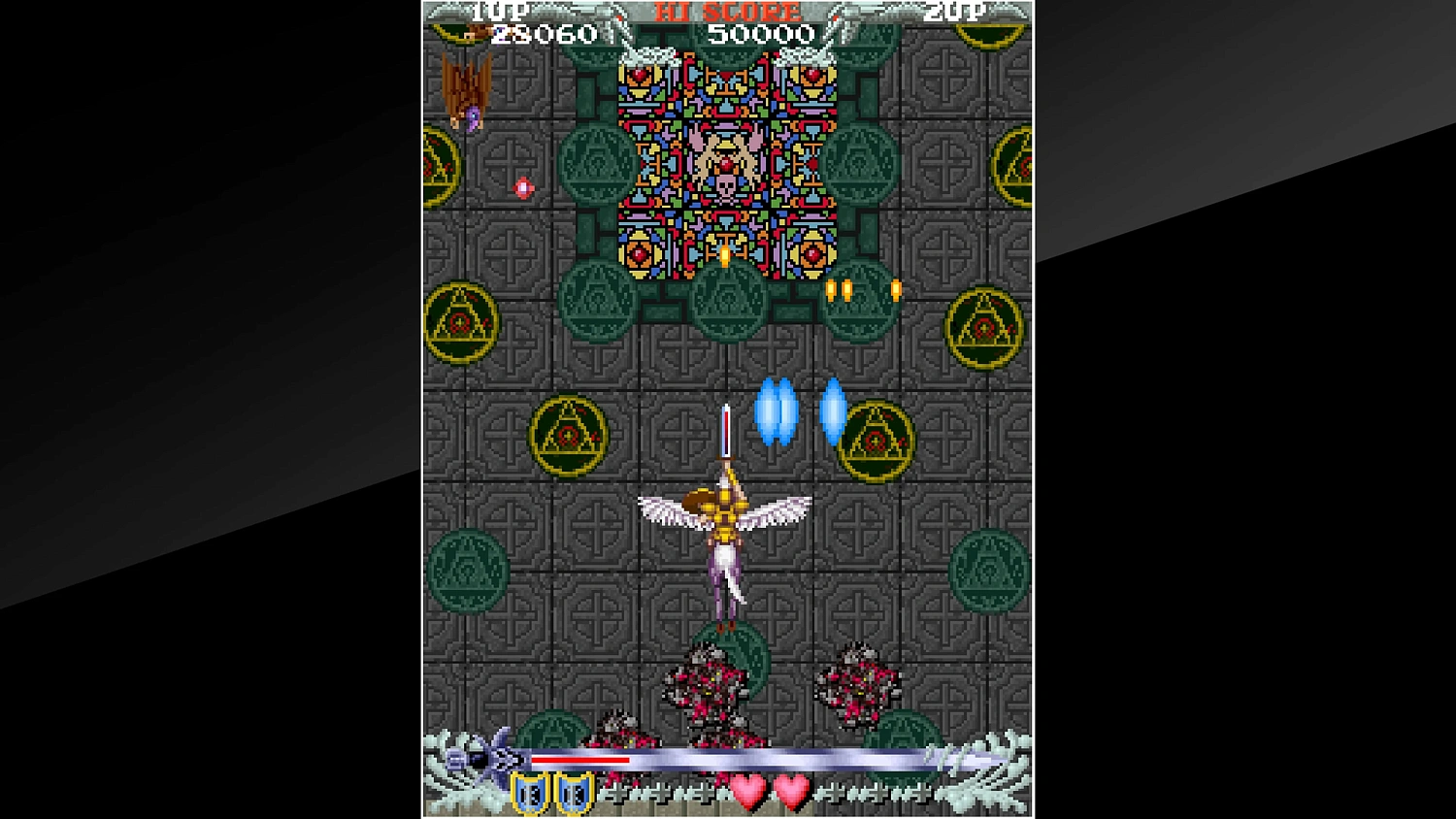Image resolution: width=1456 pixels, height=819 pixels.
Task: Select the 1UP score tab
Action: pyautogui.click(x=499, y=13)
